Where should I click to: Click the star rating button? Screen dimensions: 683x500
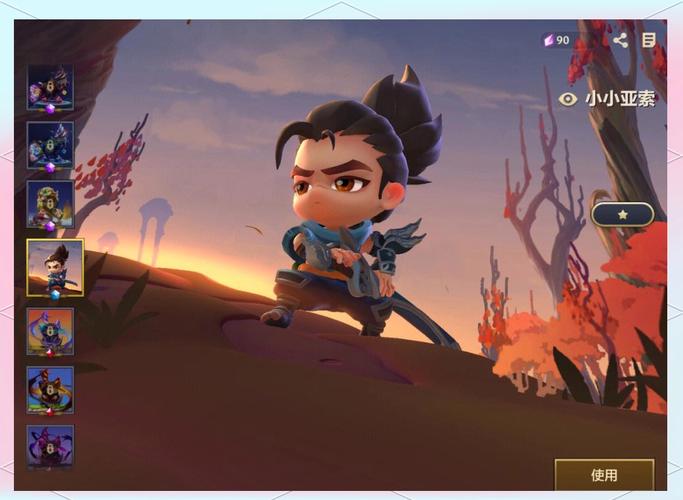coord(622,214)
